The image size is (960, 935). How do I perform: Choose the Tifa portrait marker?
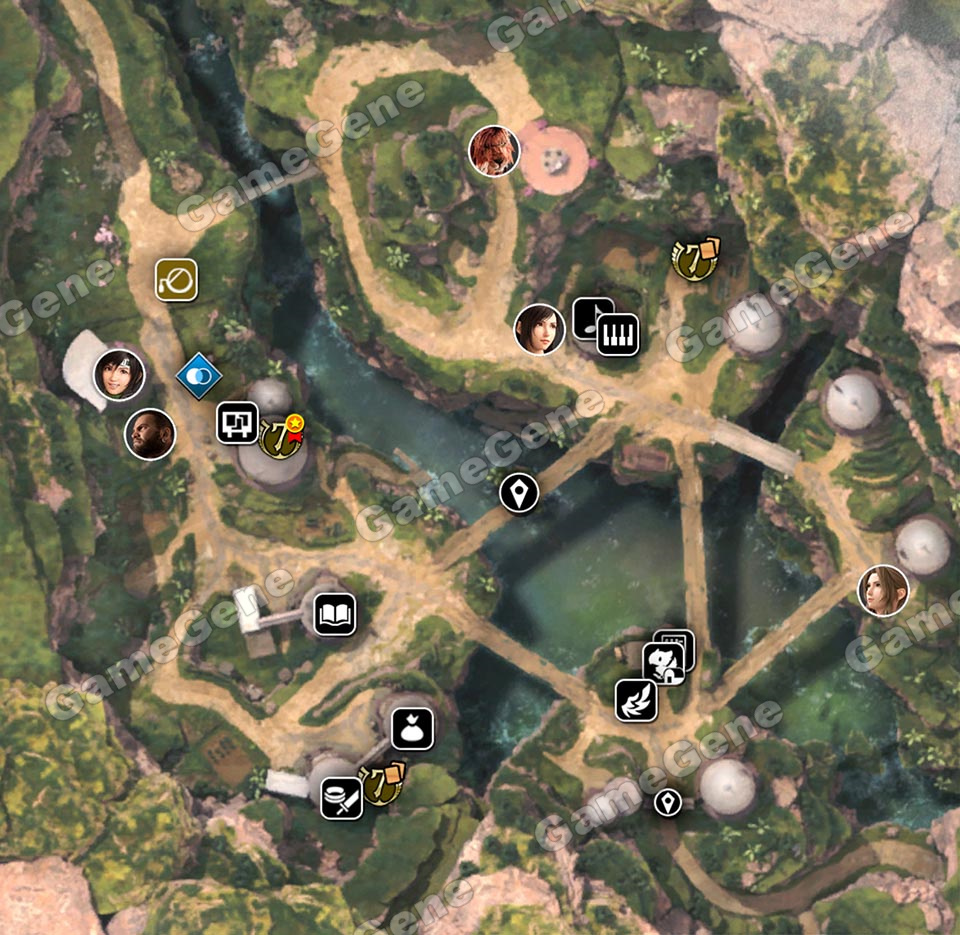click(539, 329)
